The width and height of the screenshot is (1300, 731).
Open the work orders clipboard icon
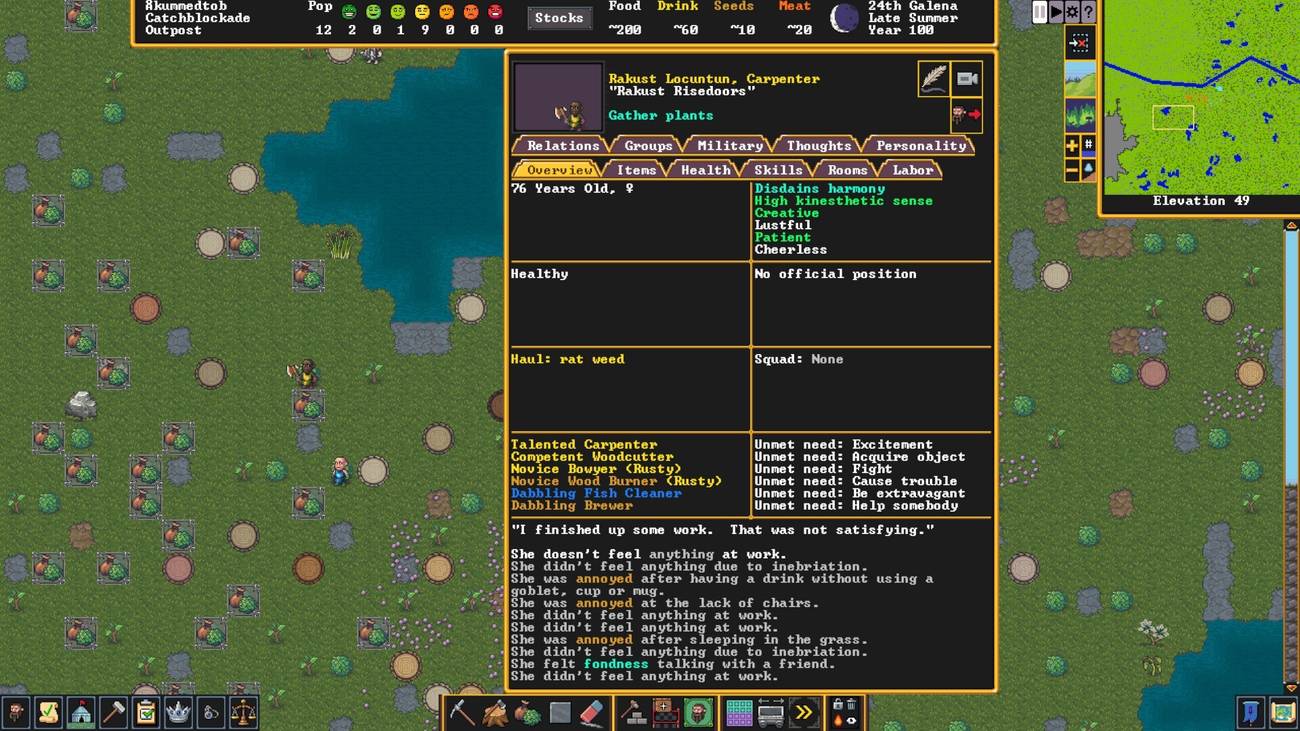(145, 712)
